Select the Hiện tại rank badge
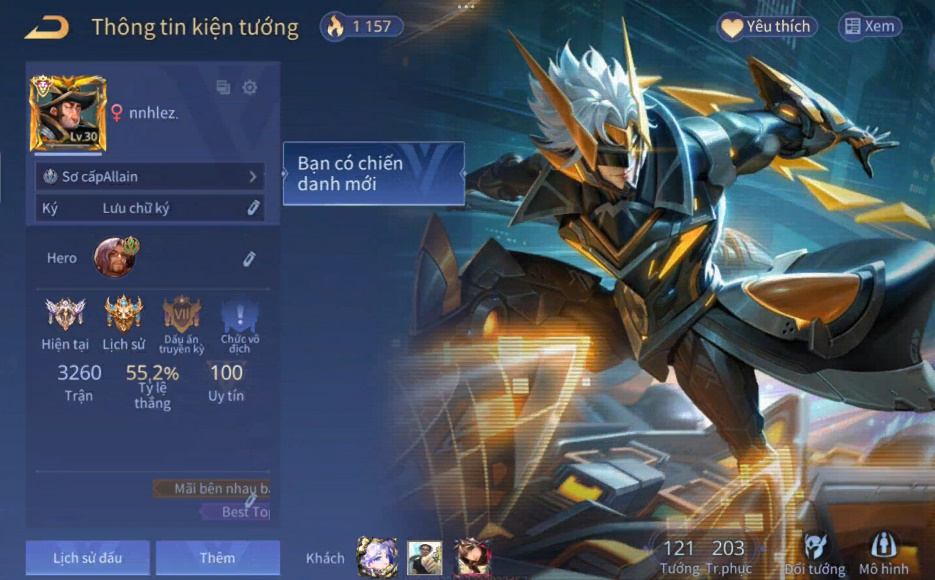 coord(65,315)
